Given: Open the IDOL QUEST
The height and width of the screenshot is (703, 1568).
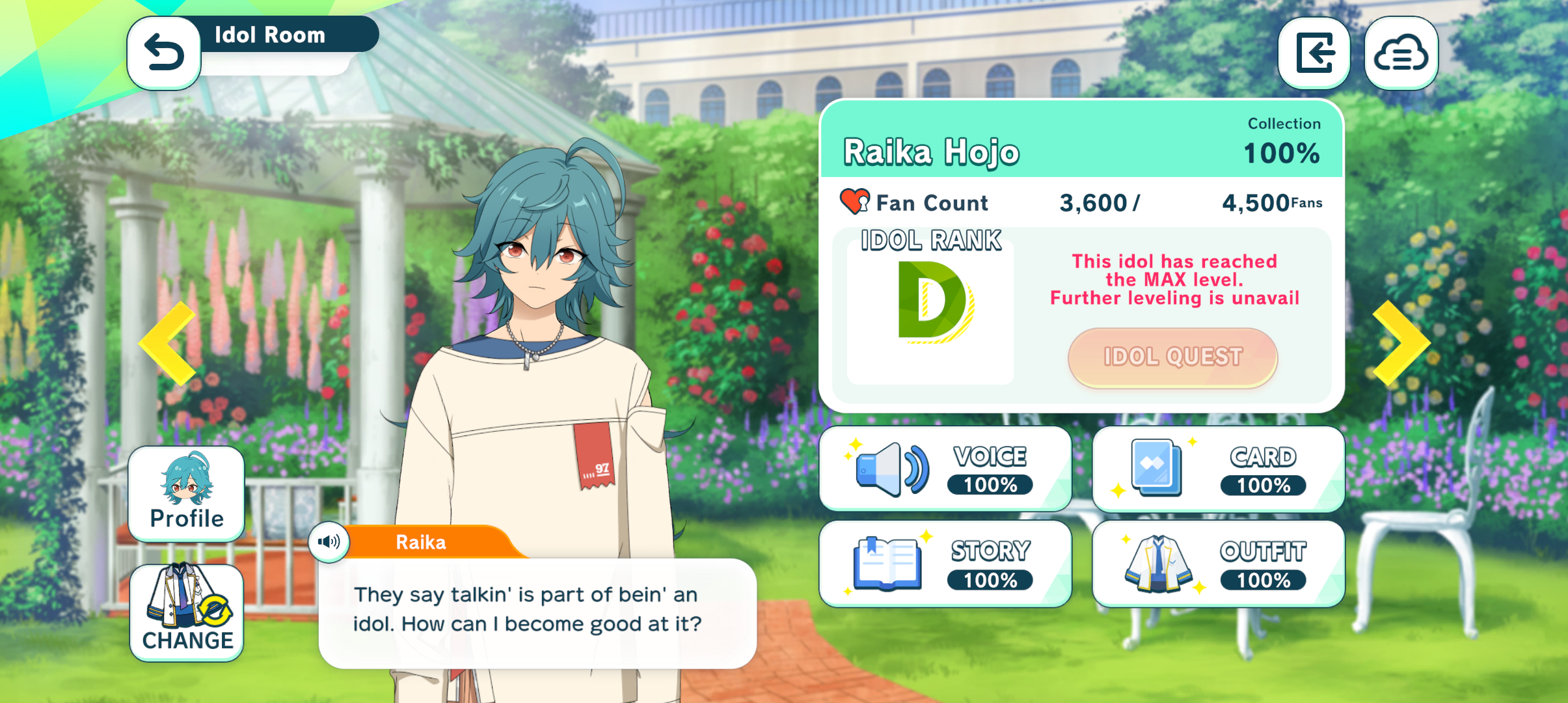Looking at the screenshot, I should [1172, 357].
